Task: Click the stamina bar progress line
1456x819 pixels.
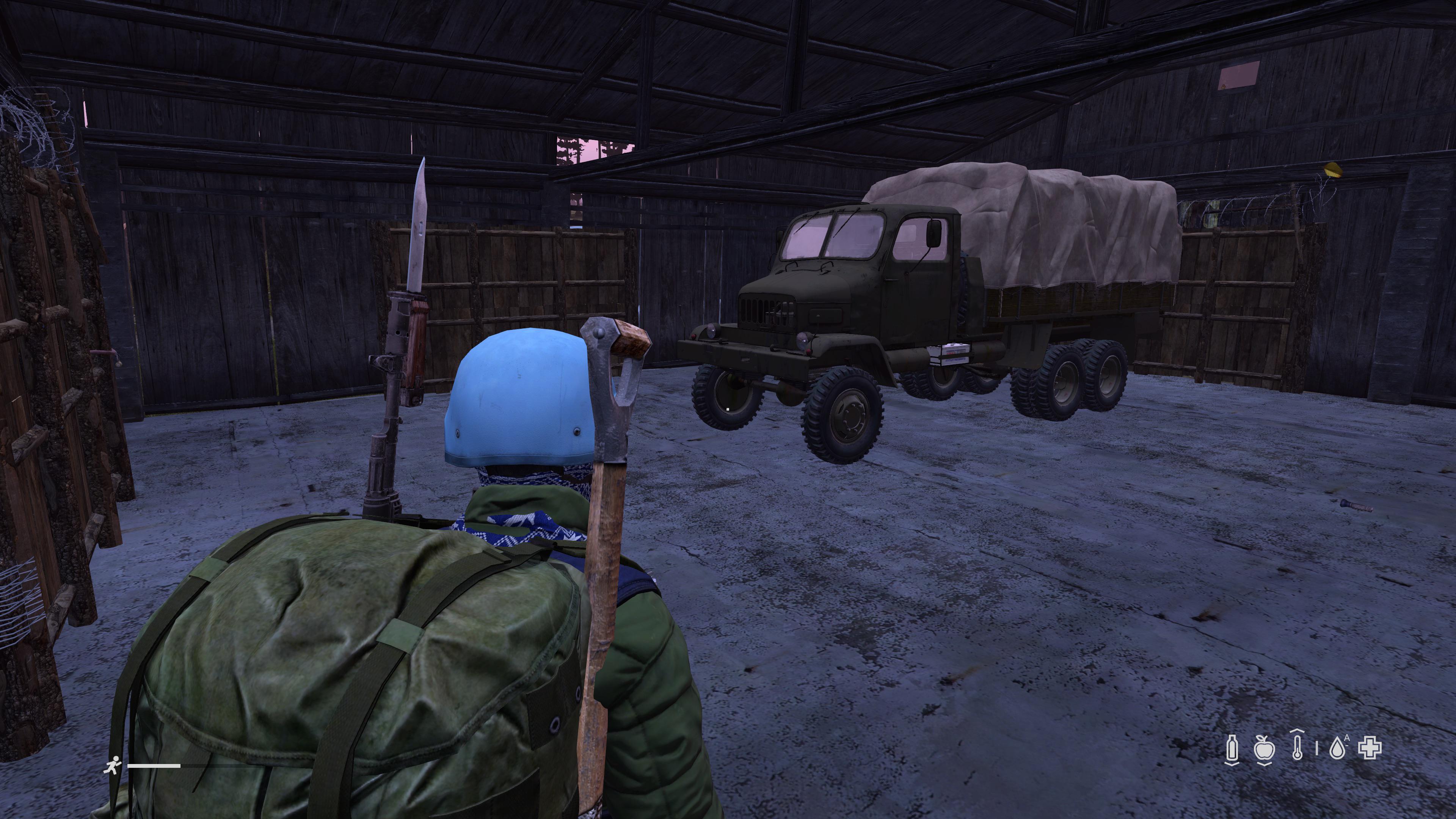Action: 154,766
